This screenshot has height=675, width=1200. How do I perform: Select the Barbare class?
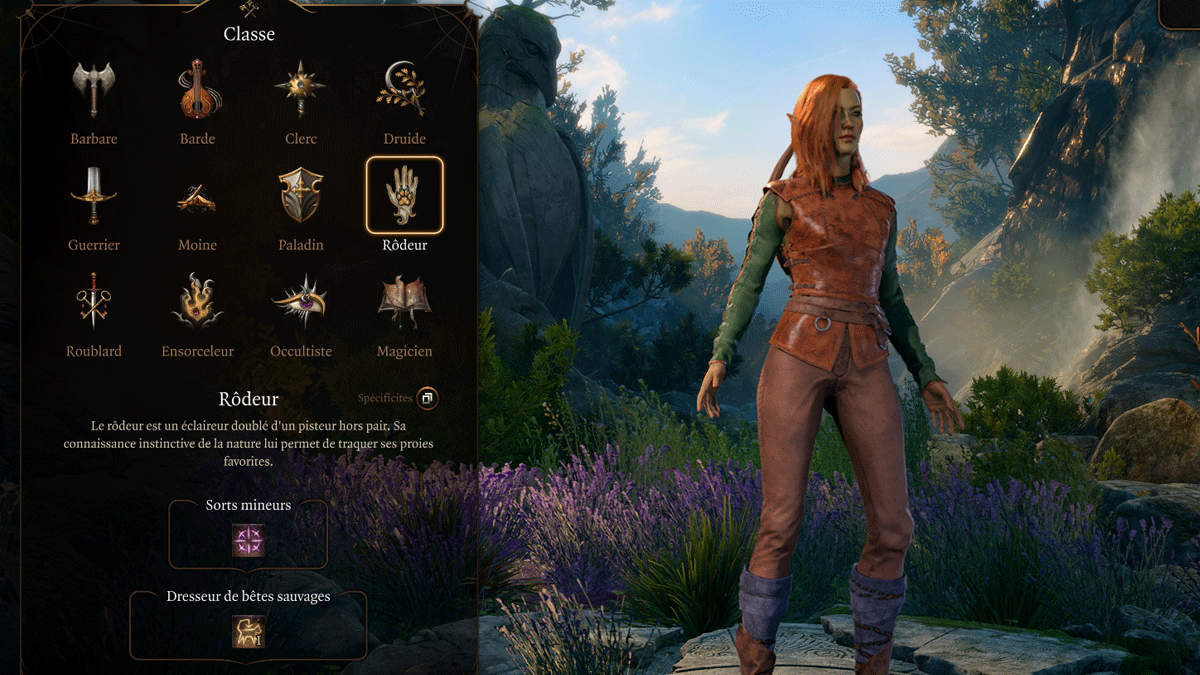point(93,90)
